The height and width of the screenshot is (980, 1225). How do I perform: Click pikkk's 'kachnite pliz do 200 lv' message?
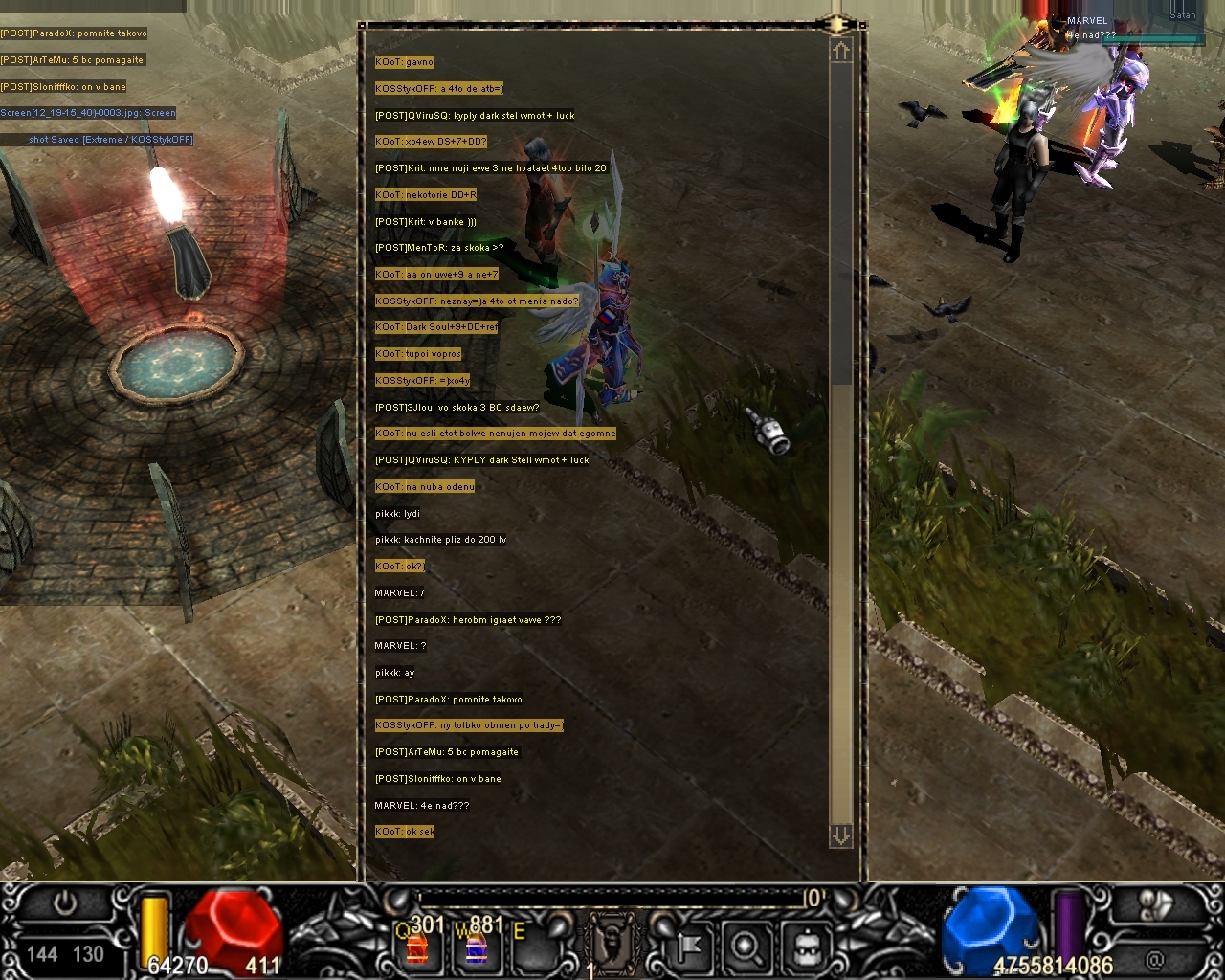coord(440,540)
